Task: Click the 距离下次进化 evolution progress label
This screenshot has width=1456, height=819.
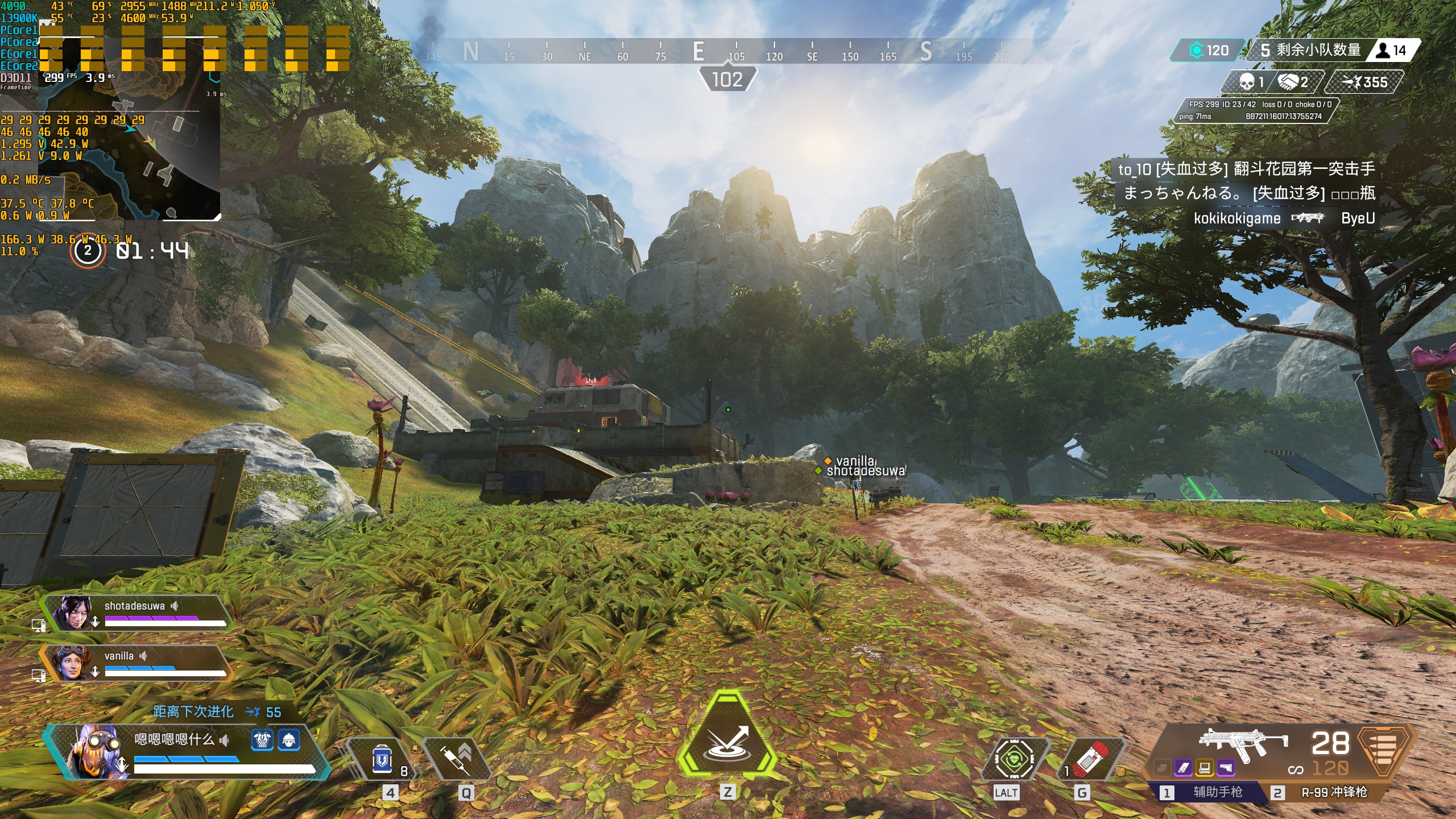Action: click(193, 712)
